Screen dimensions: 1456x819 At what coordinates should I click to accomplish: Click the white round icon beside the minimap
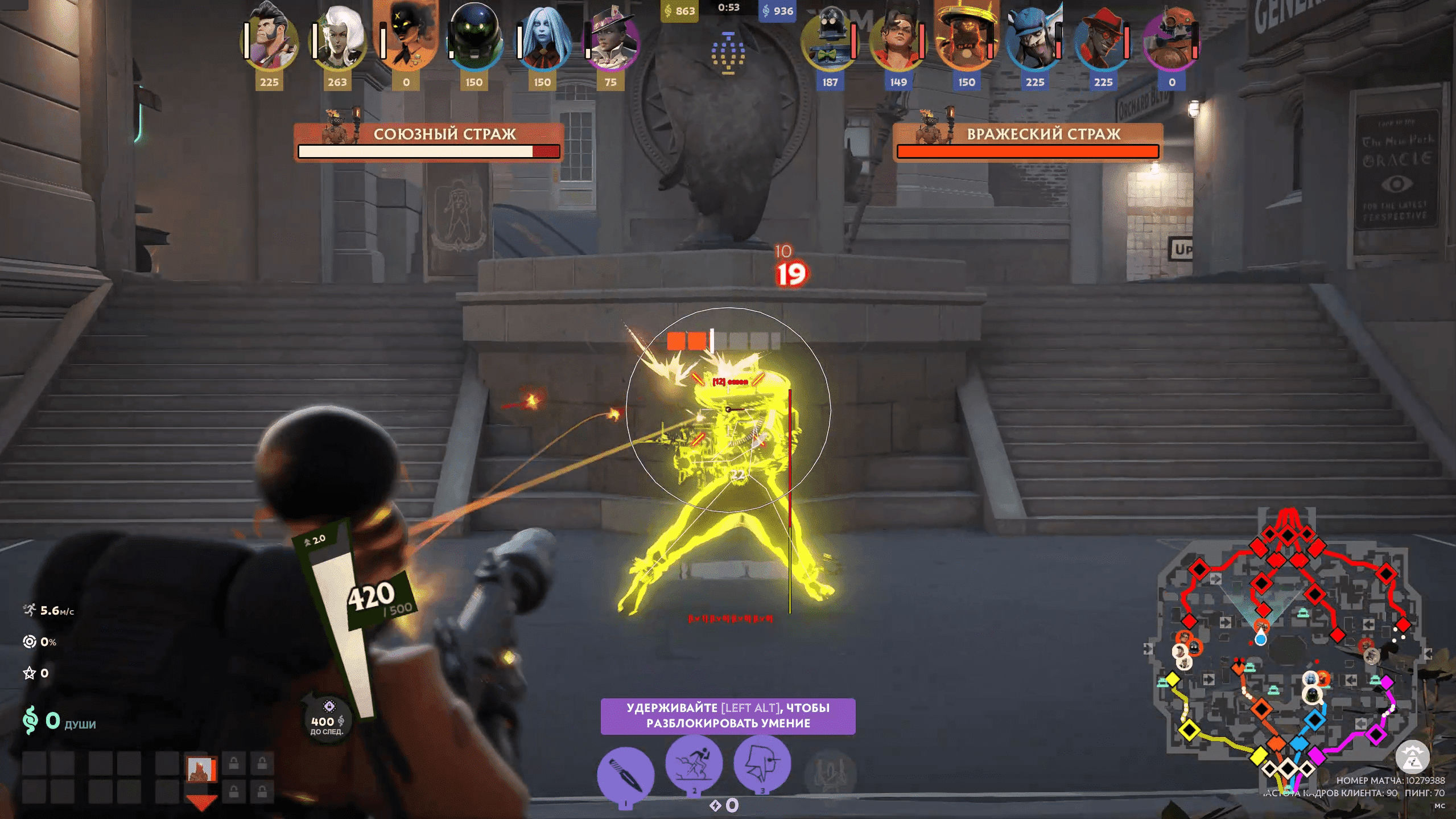1412,758
